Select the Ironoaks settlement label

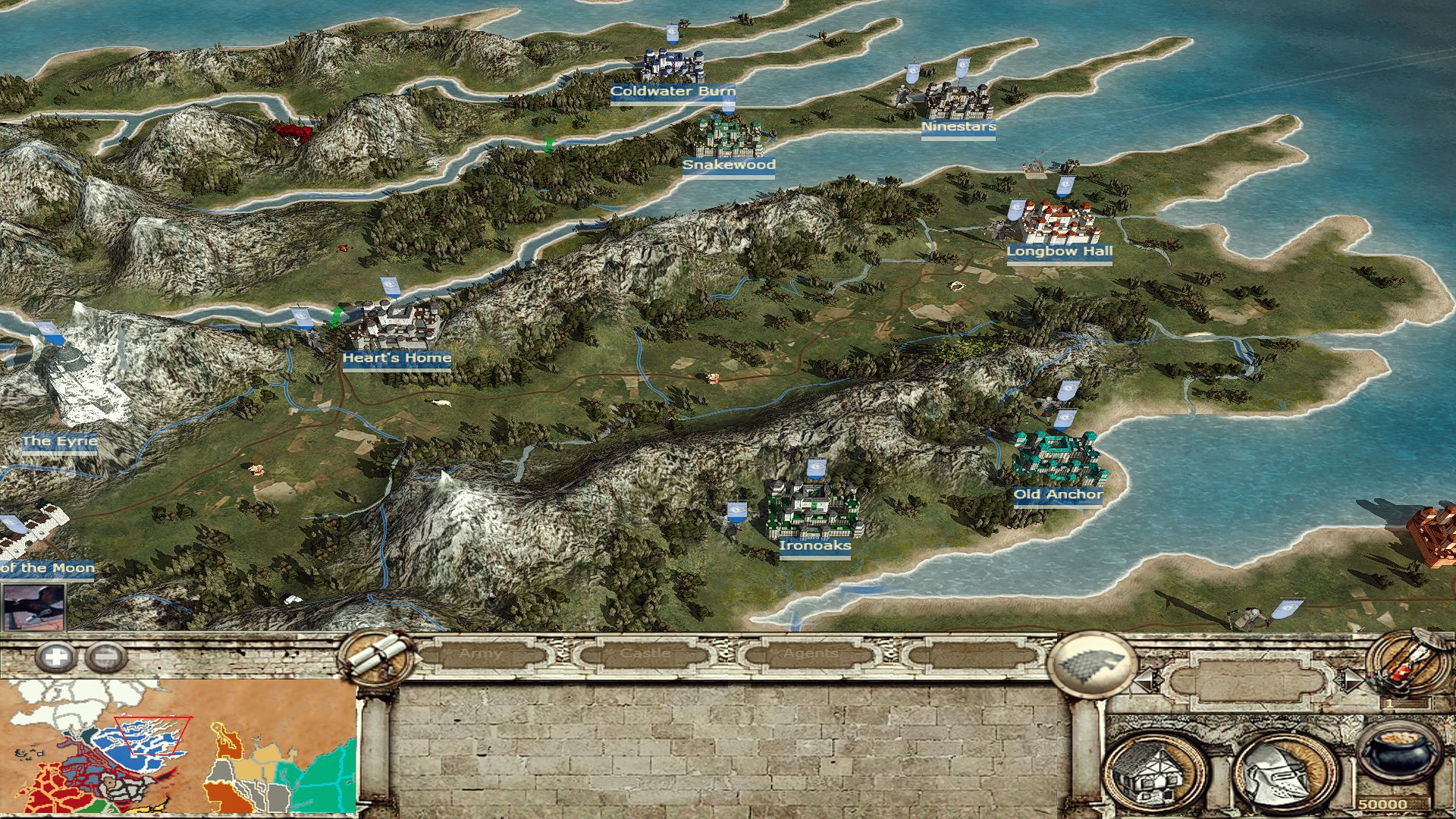[x=815, y=545]
